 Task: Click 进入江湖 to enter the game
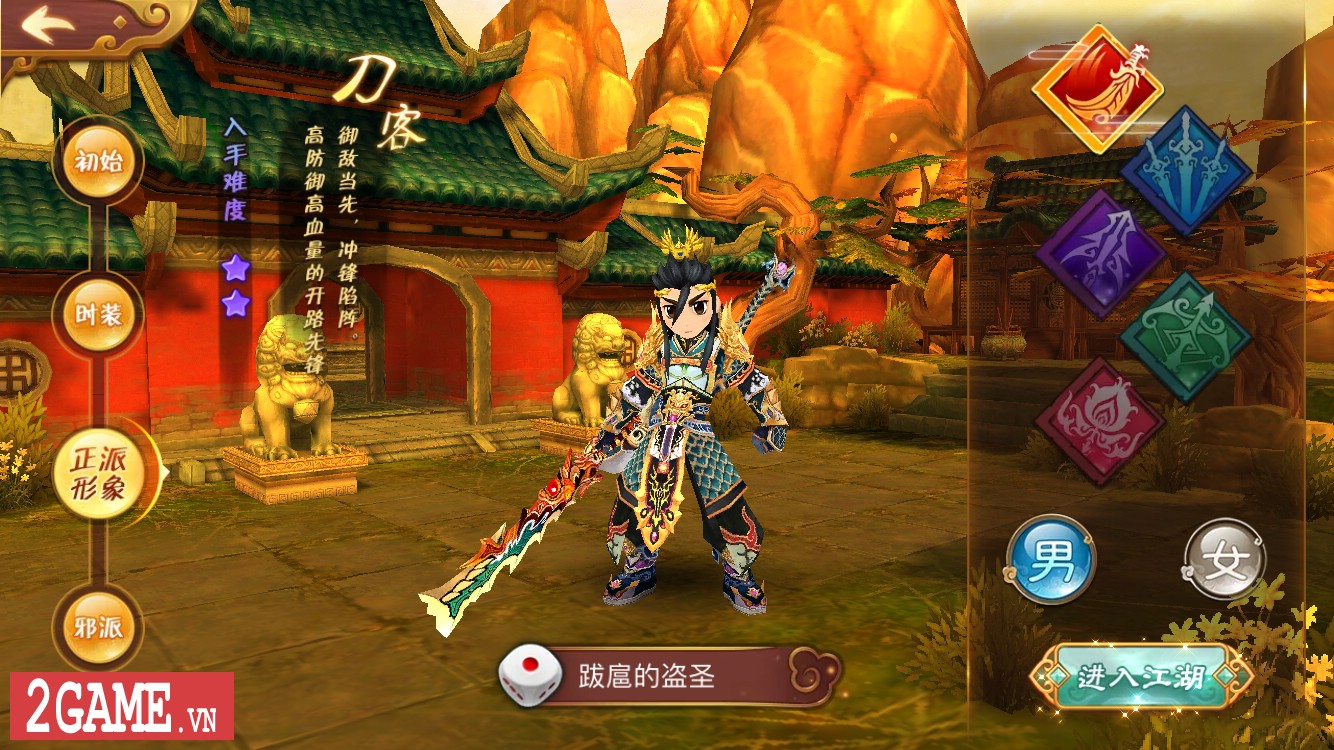click(1142, 677)
